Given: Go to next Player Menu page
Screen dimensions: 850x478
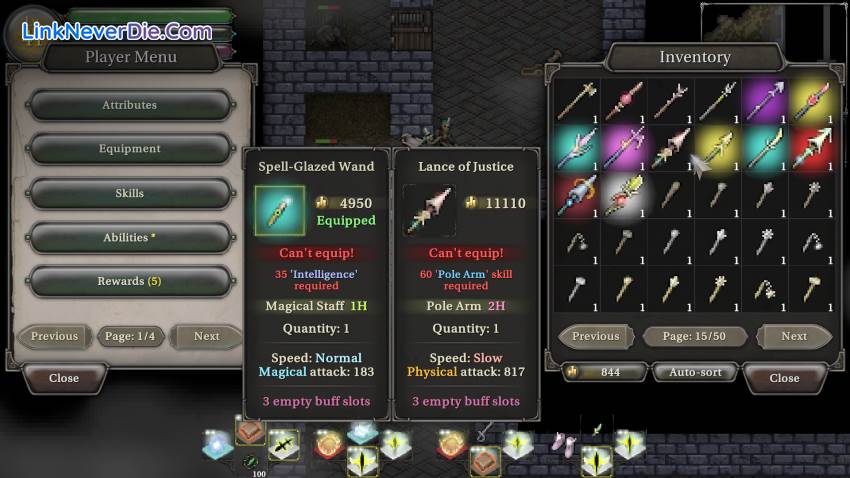Looking at the screenshot, I should point(206,336).
